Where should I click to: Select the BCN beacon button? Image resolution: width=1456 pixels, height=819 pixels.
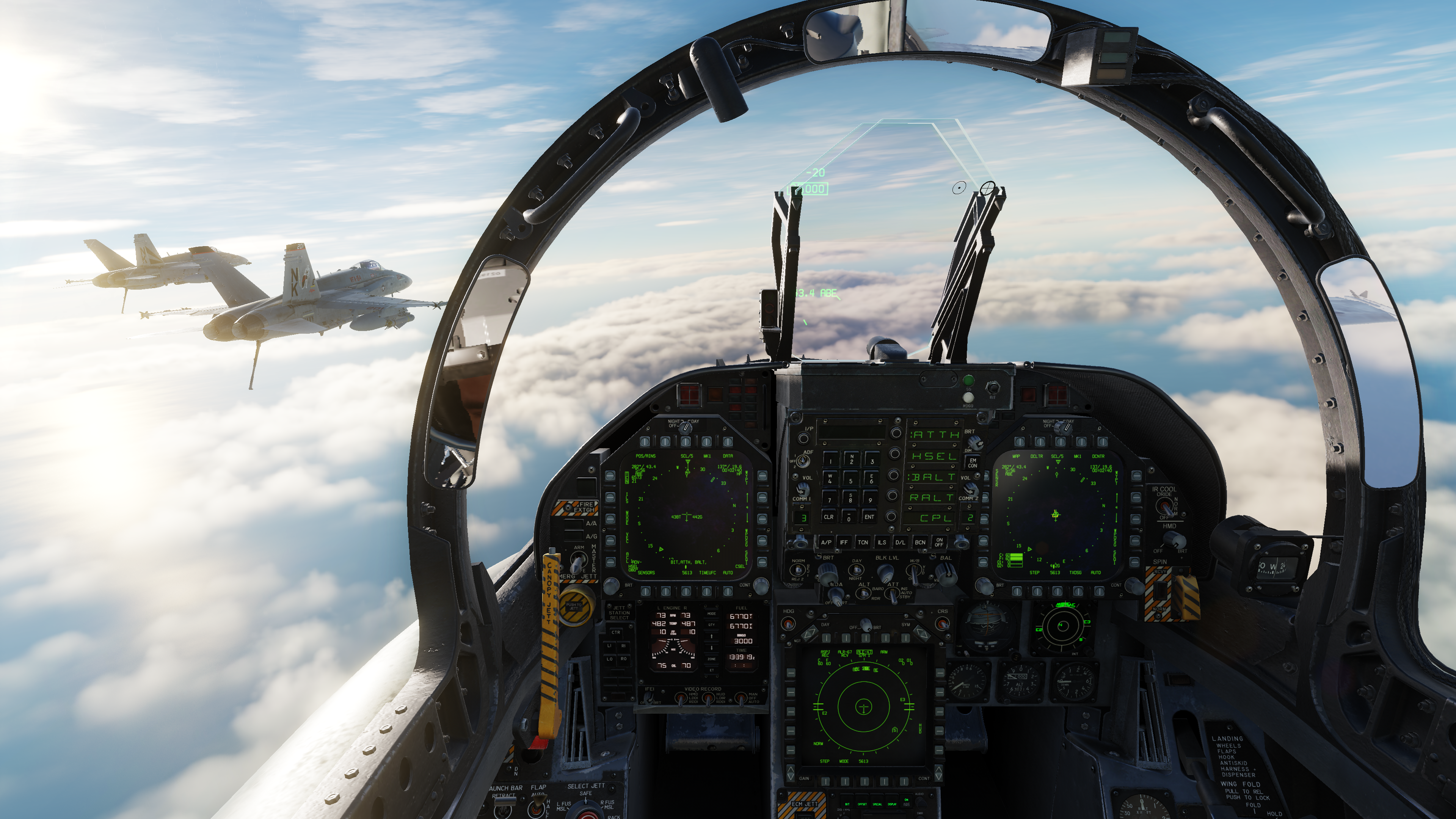[x=920, y=542]
